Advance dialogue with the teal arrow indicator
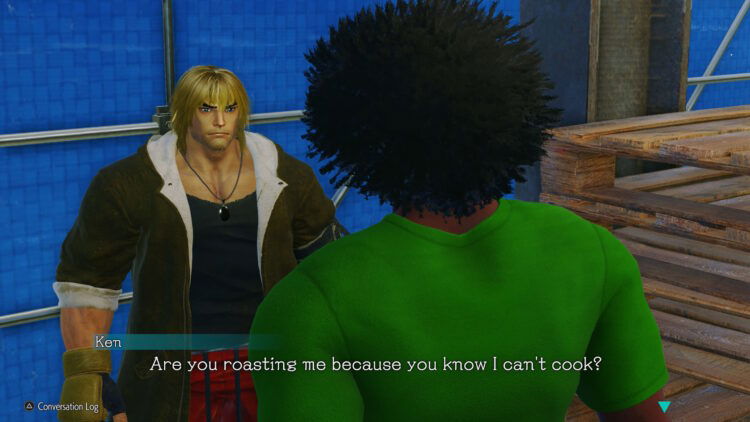The height and width of the screenshot is (422, 750). point(665,406)
